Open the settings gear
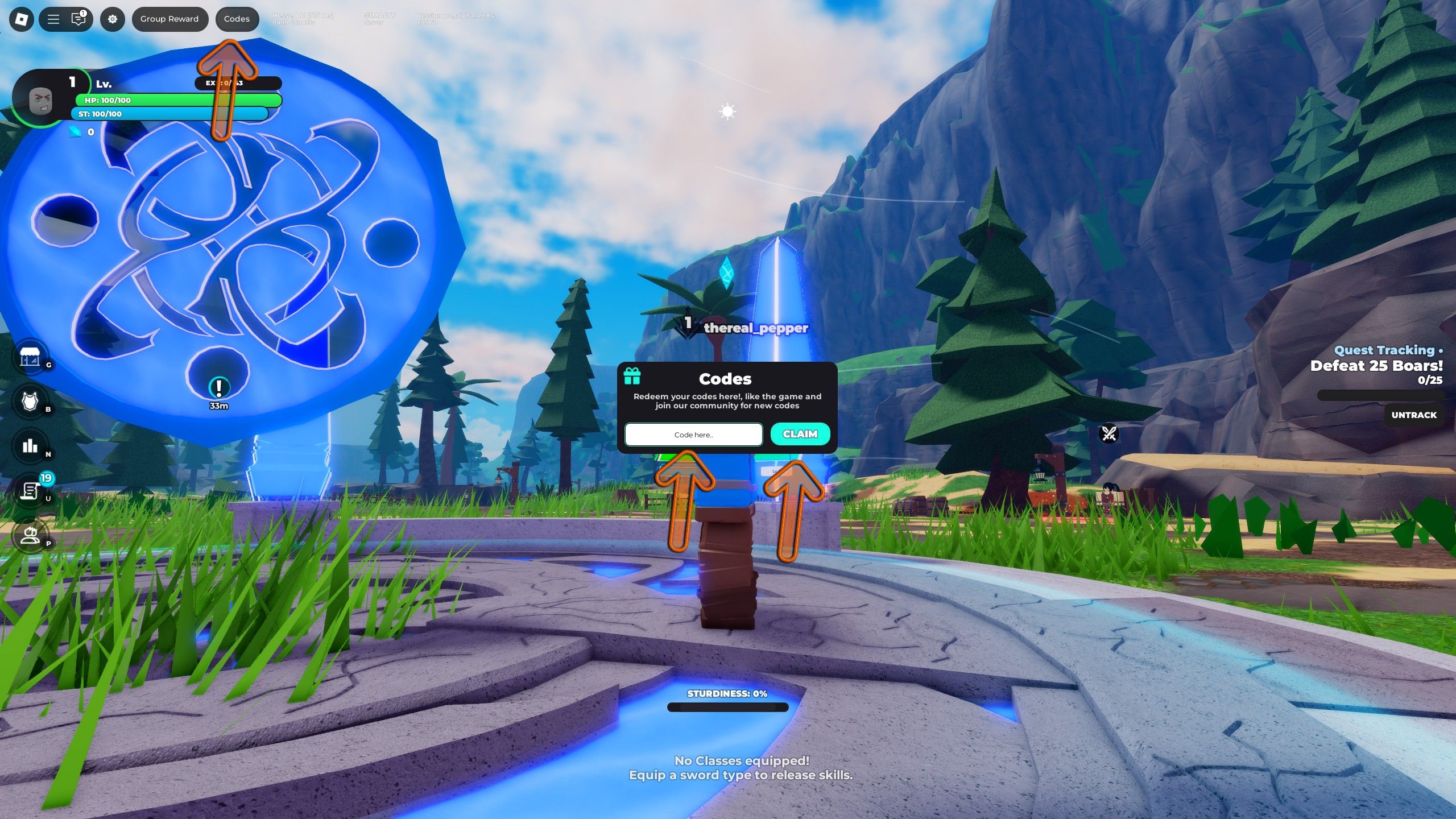Image resolution: width=1456 pixels, height=819 pixels. [113, 19]
